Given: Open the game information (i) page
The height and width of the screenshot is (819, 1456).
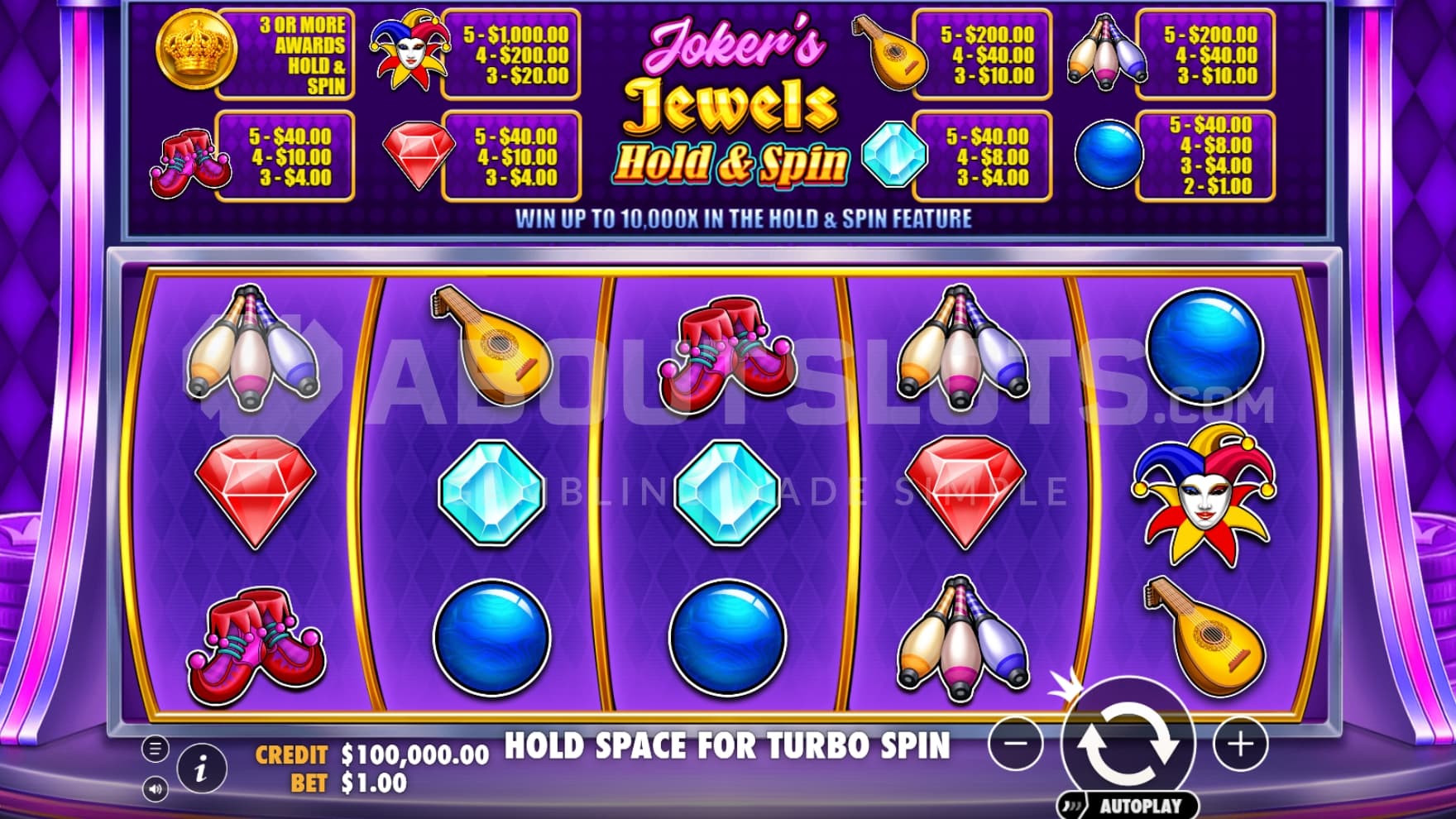Looking at the screenshot, I should pyautogui.click(x=201, y=769).
